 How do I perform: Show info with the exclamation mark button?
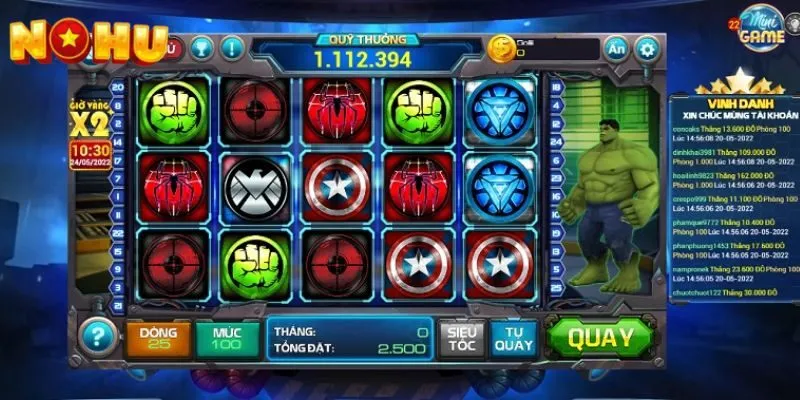(x=232, y=47)
